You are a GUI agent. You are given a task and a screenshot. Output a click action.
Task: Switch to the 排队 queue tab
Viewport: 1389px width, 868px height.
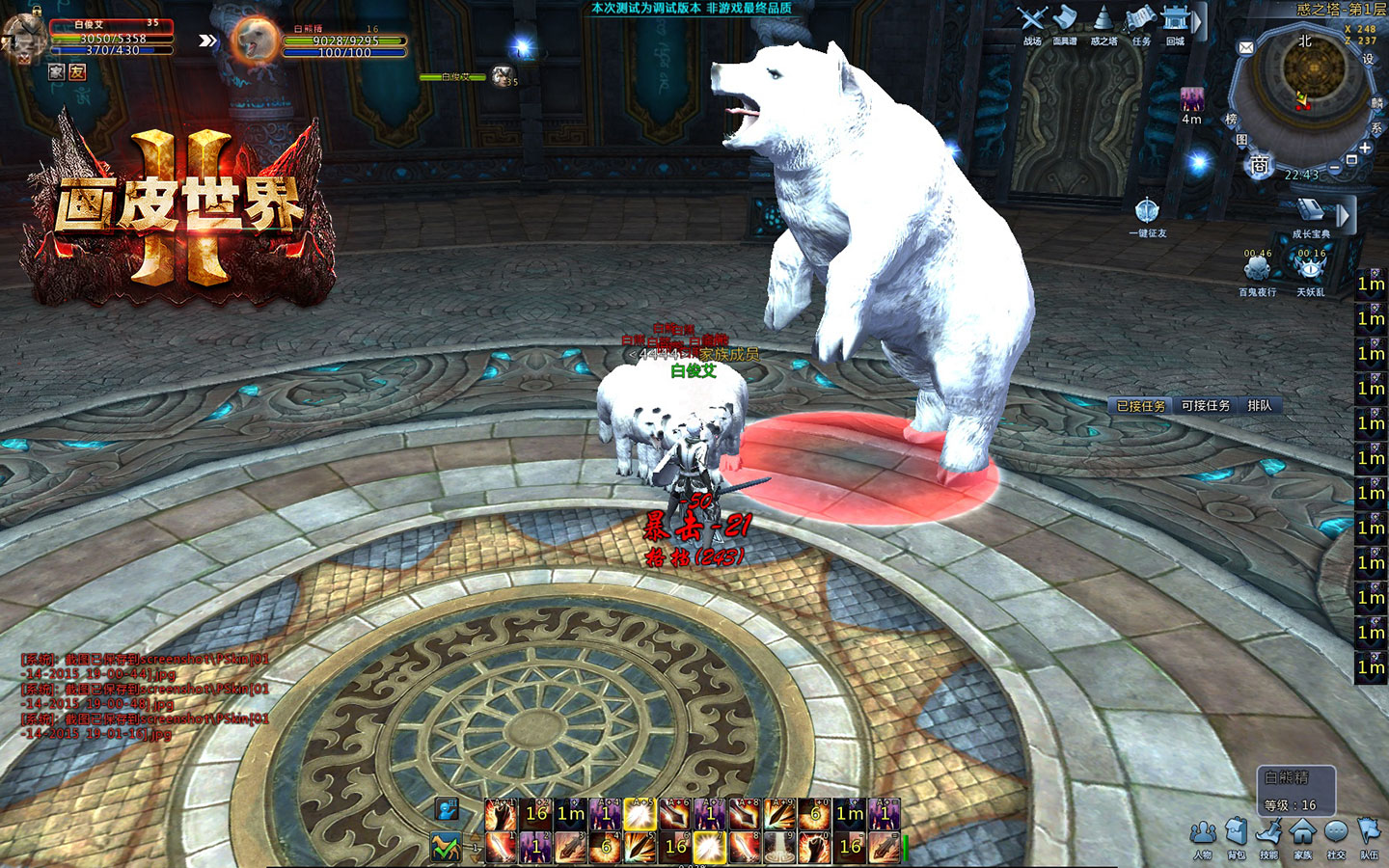click(x=1260, y=406)
